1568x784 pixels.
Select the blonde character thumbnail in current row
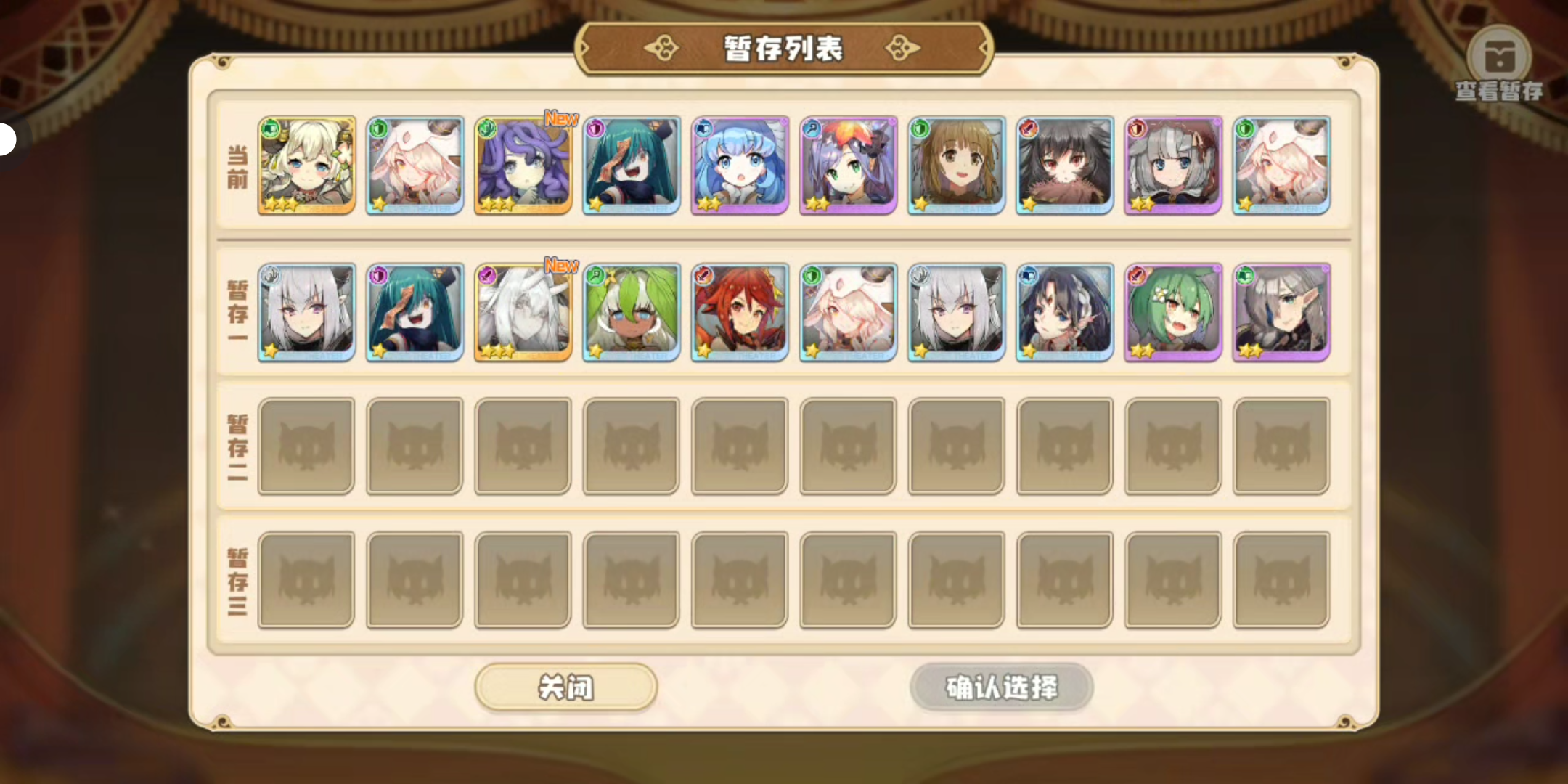[306, 164]
